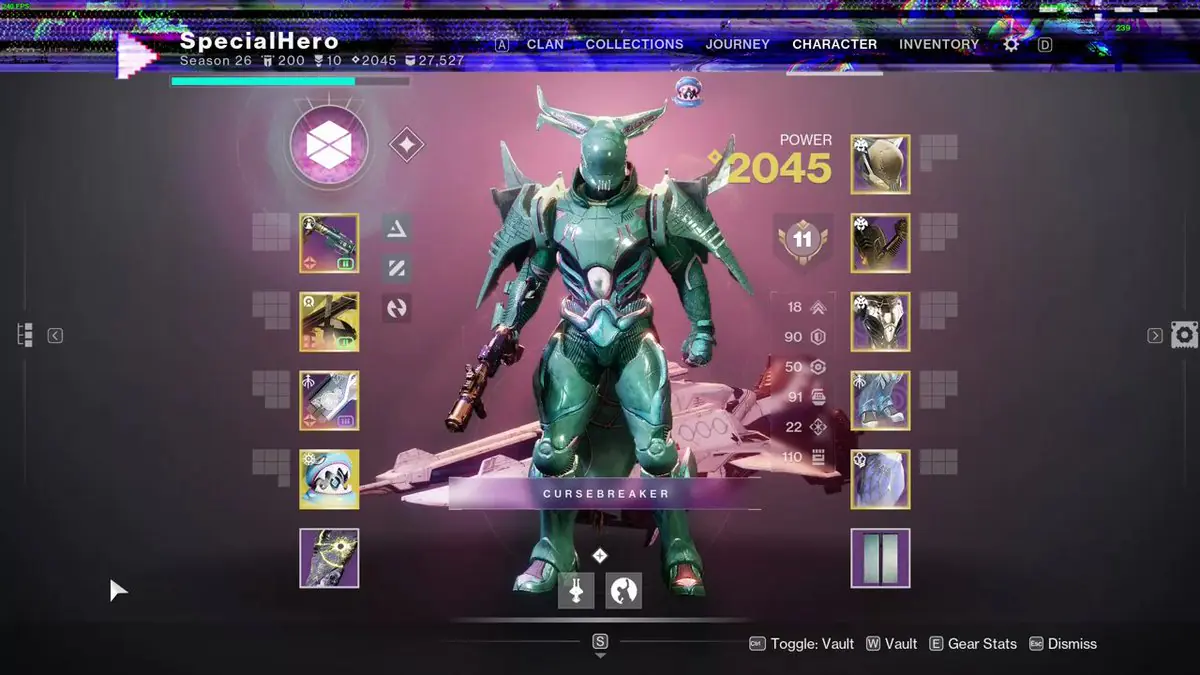The image size is (1200, 675).
Task: Choose the yellow exotic weapon slot
Action: [329, 322]
